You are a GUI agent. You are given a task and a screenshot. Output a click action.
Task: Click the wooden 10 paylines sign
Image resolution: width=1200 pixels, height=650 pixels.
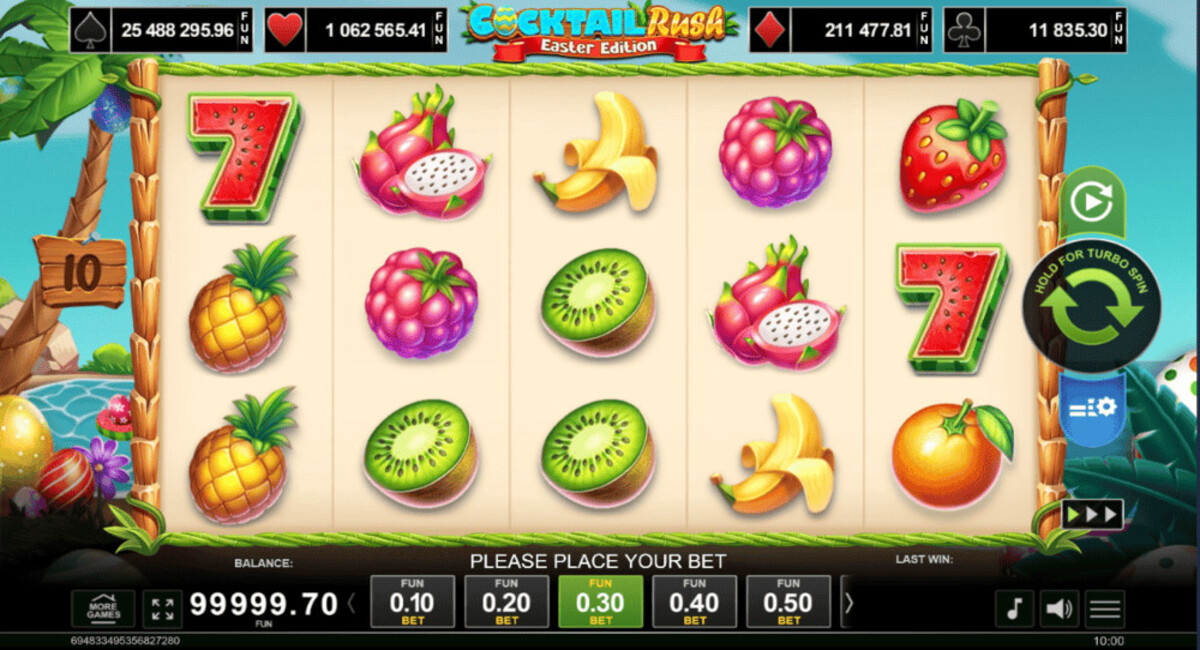click(80, 271)
